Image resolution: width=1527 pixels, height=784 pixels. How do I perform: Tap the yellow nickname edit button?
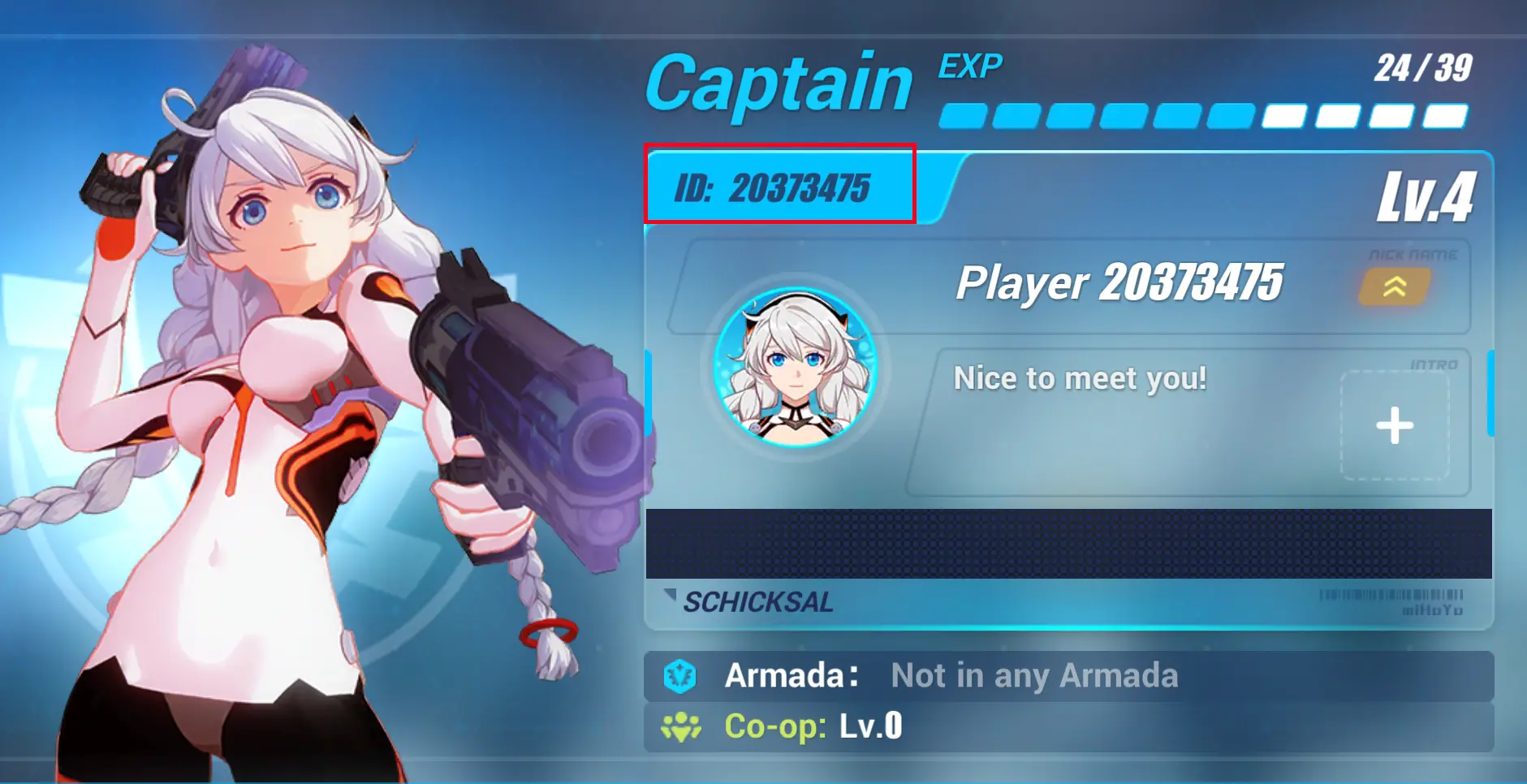pyautogui.click(x=1395, y=286)
